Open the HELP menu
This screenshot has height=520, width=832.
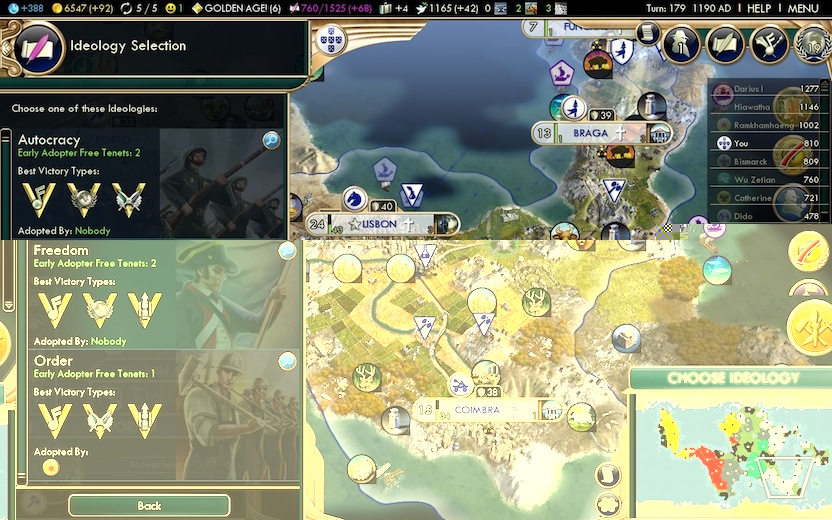click(x=759, y=8)
